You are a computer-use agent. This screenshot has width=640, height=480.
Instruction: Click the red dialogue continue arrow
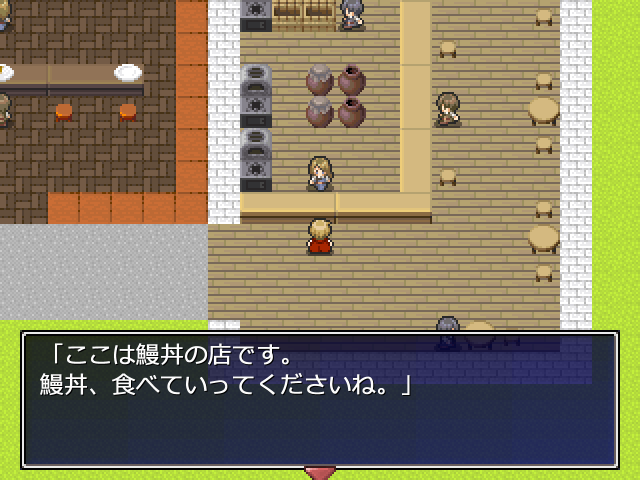tap(319, 471)
